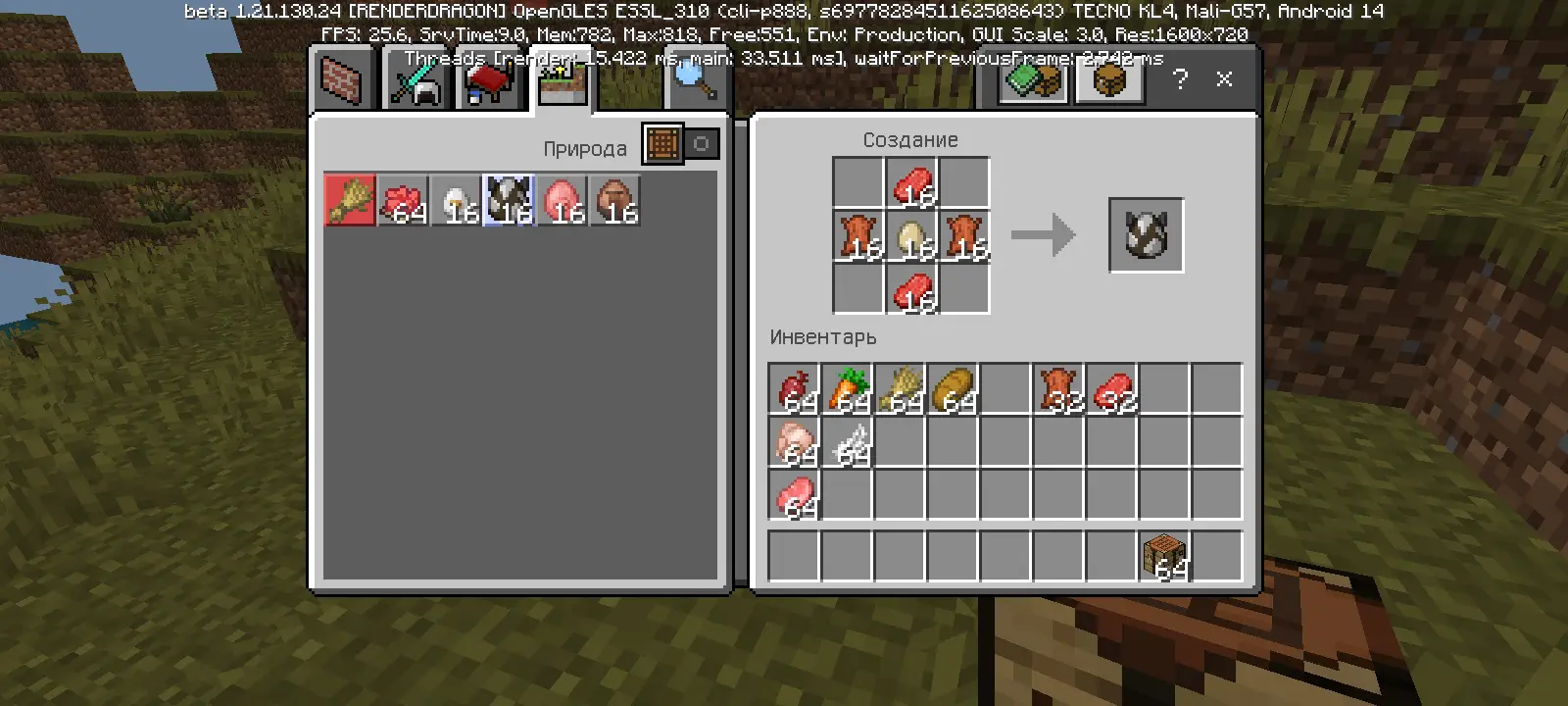The width and height of the screenshot is (1568, 706).
Task: Pick the red-highlighted wheat recipe
Action: (x=350, y=201)
